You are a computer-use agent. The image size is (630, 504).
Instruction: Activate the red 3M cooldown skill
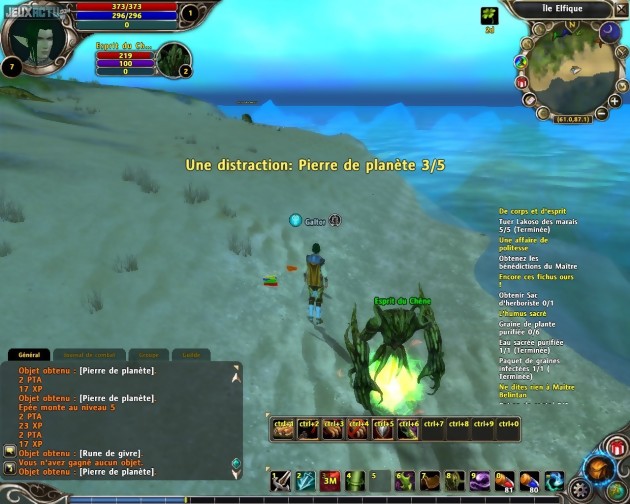[331, 482]
